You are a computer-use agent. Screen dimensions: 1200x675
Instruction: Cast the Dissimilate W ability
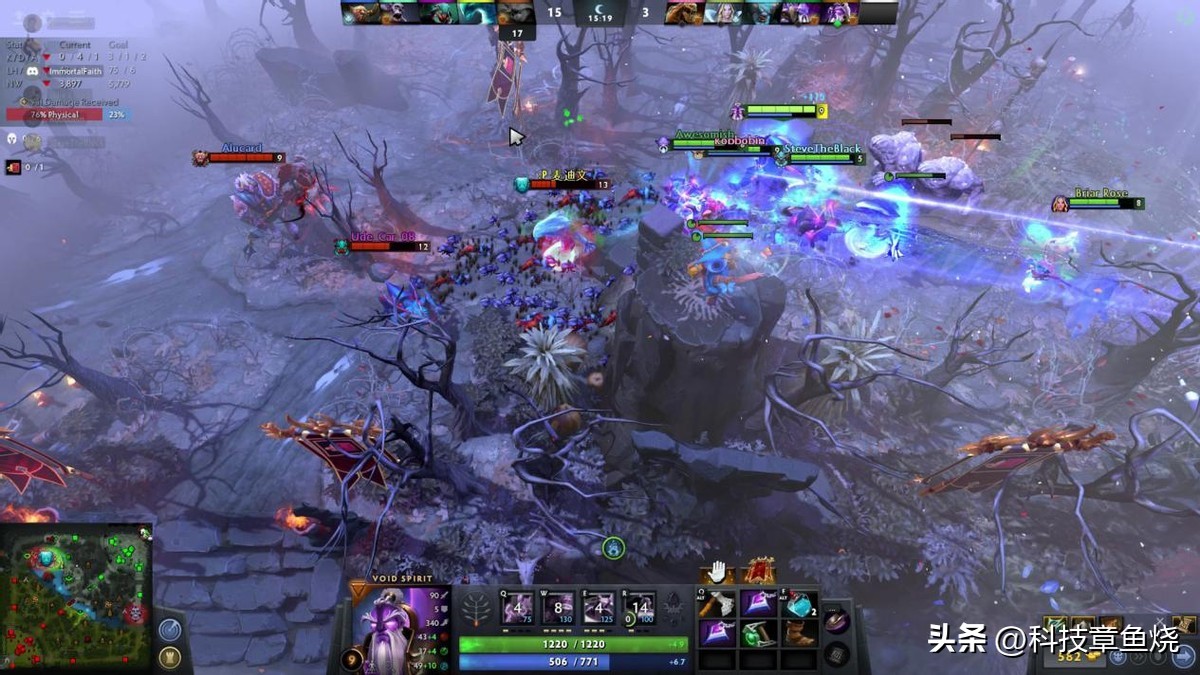point(557,608)
